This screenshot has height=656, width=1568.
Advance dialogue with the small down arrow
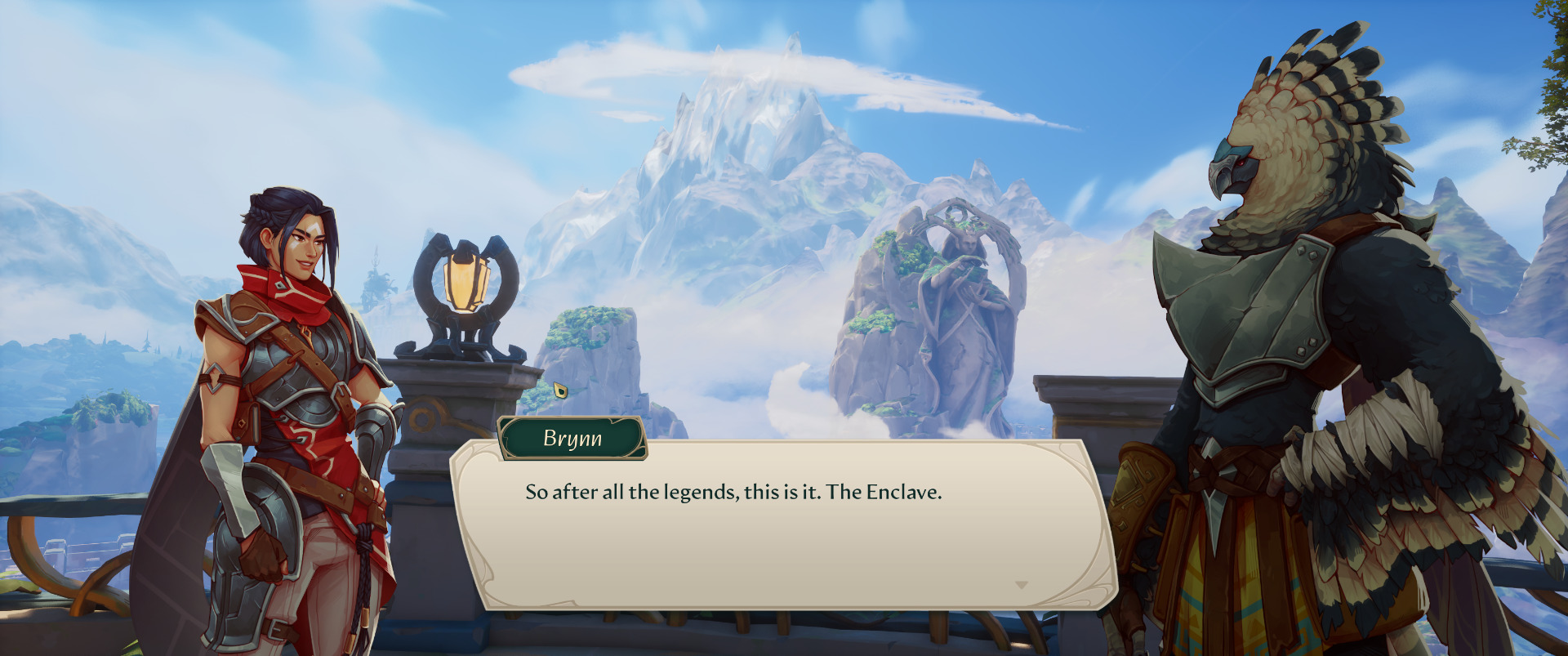point(1021,585)
